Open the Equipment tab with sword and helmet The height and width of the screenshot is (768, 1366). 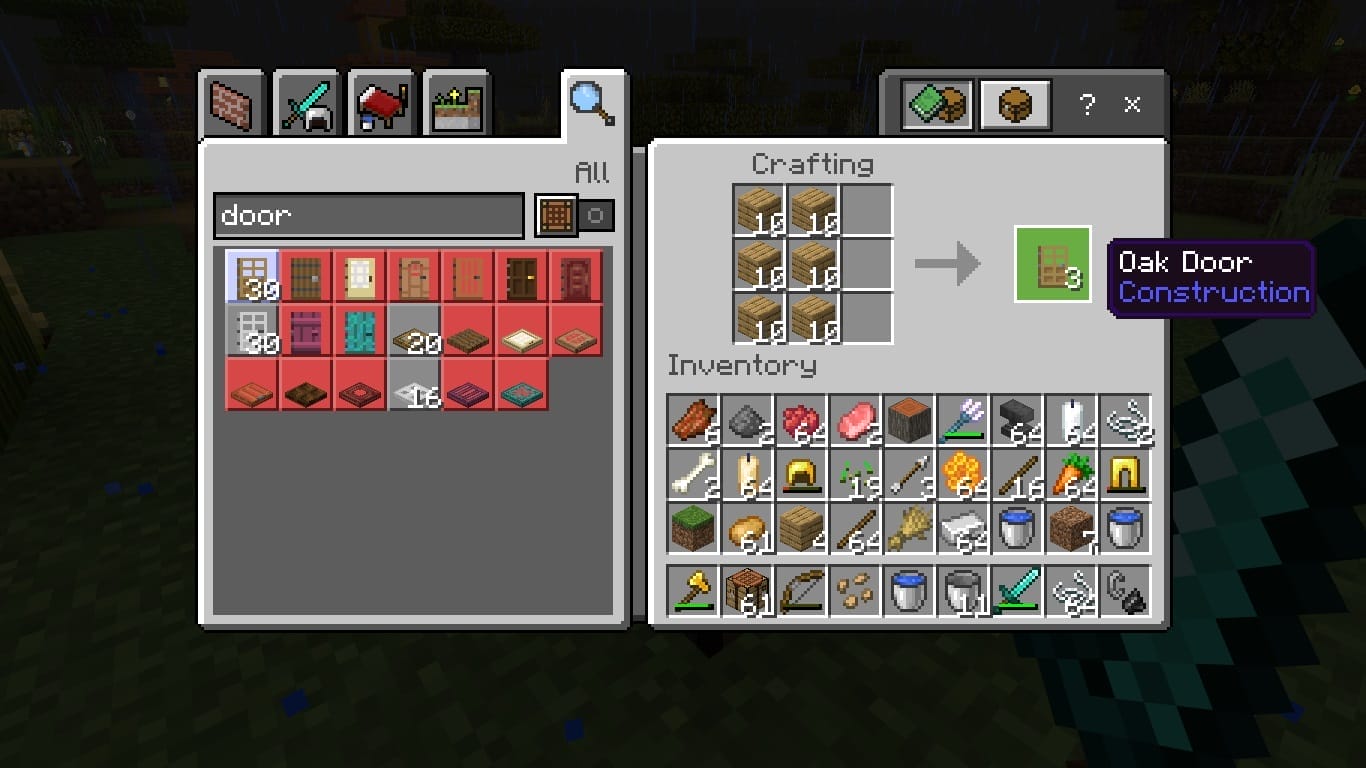click(307, 103)
